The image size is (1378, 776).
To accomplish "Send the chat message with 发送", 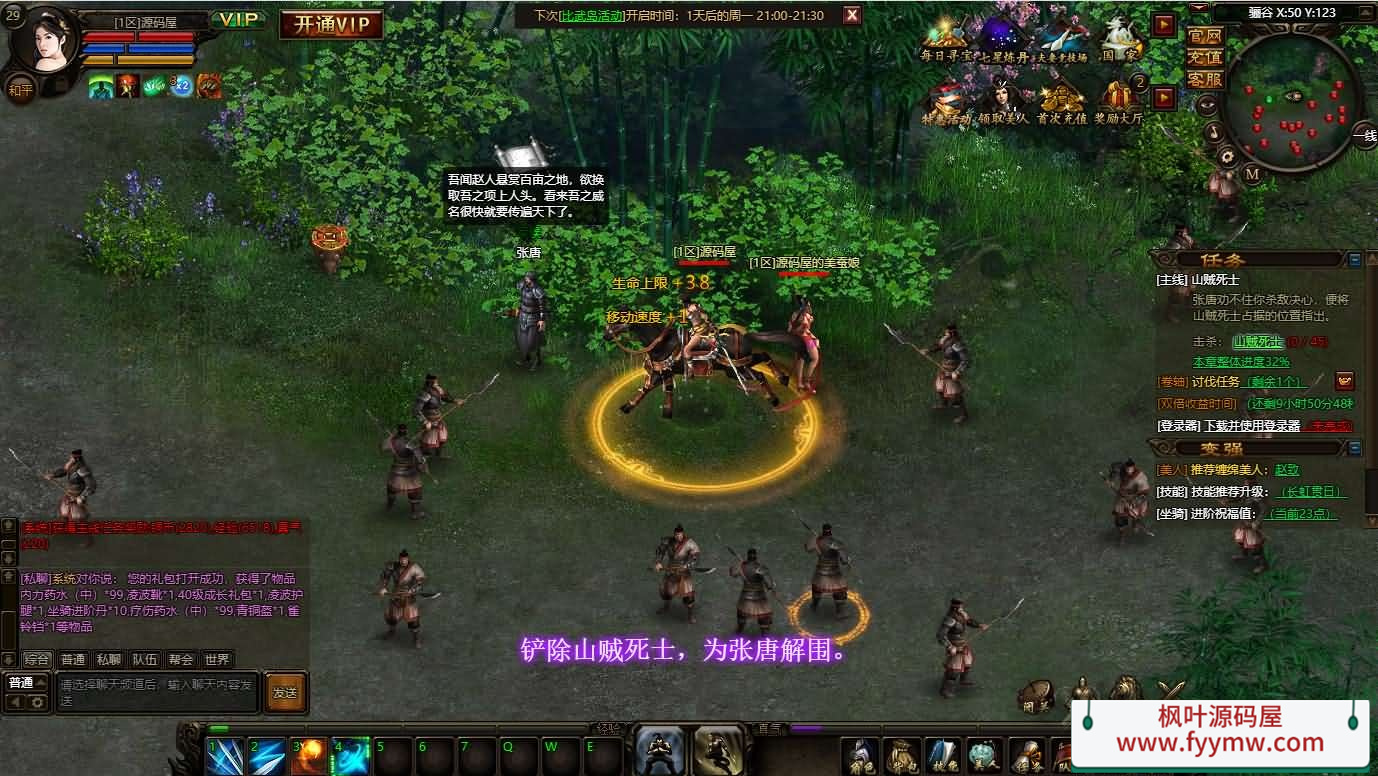I will [285, 692].
